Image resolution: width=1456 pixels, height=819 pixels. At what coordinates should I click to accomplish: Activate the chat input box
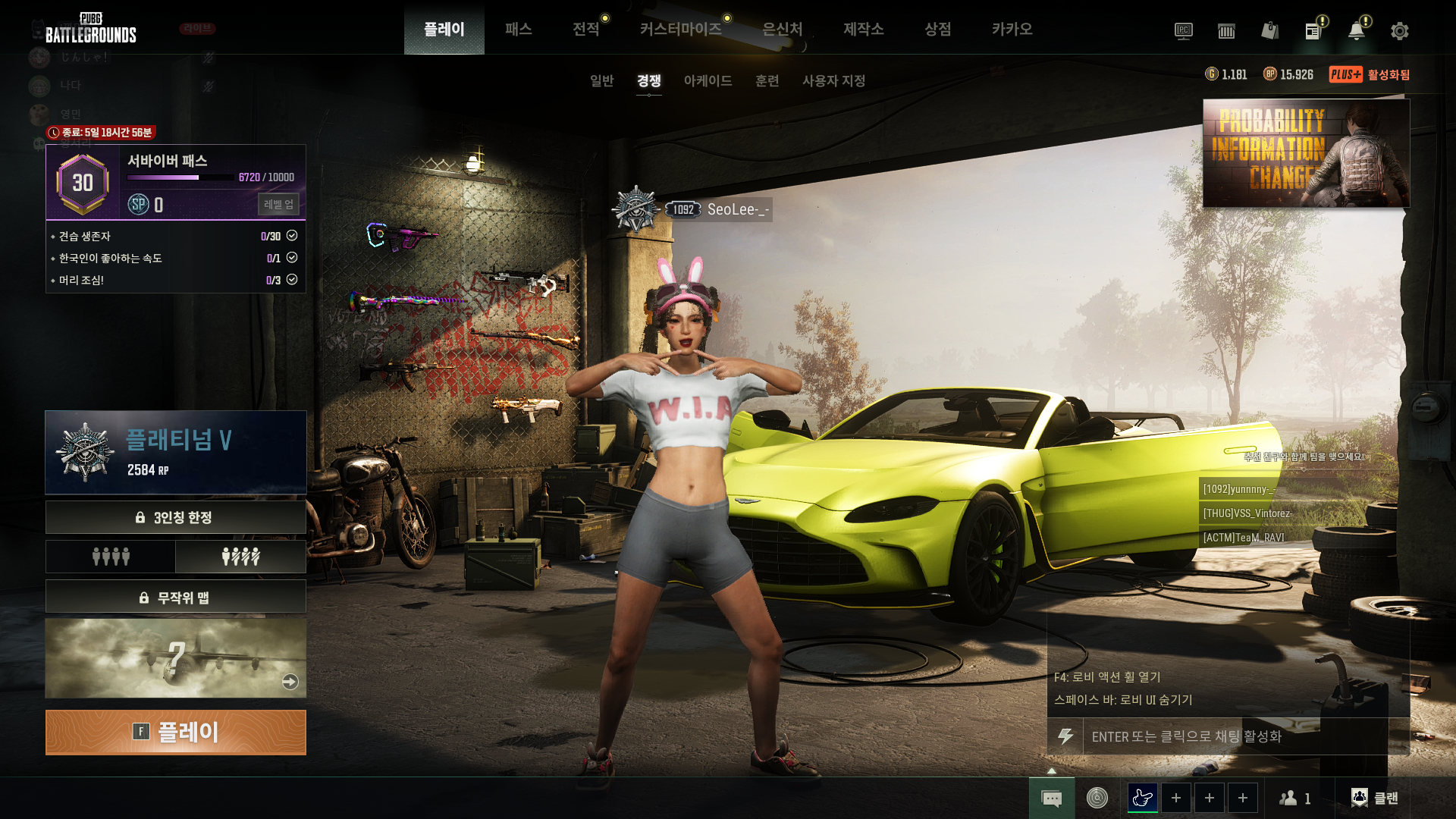pos(1236,736)
